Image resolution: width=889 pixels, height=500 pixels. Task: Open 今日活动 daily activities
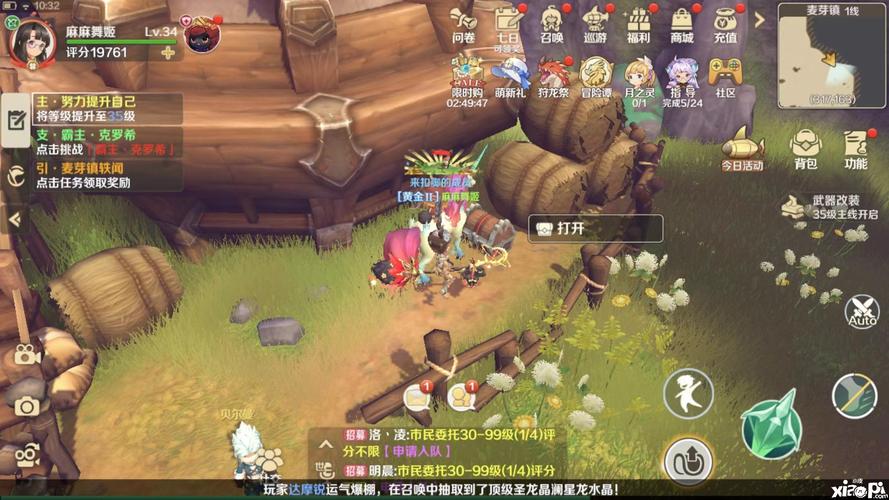click(742, 148)
